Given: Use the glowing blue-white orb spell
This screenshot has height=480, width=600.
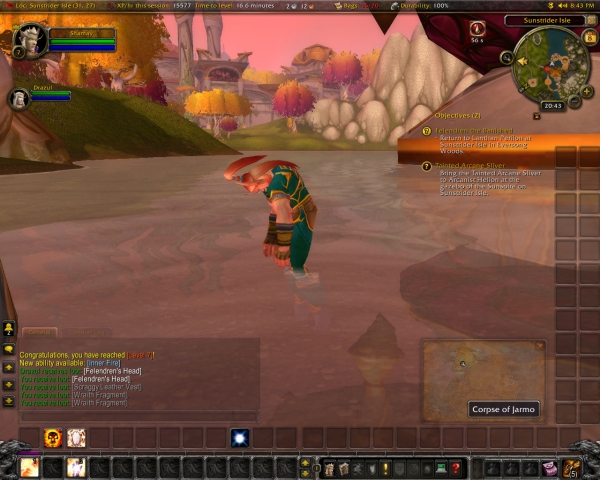Looking at the screenshot, I should click(x=240, y=437).
